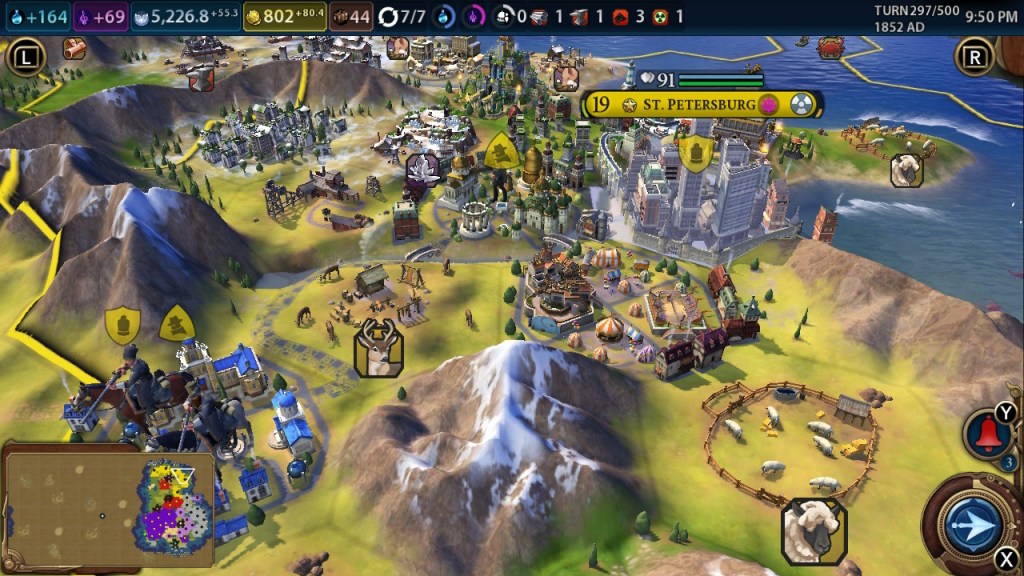Select the St. Petersburg city banner
This screenshot has width=1024, height=576.
pyautogui.click(x=702, y=104)
